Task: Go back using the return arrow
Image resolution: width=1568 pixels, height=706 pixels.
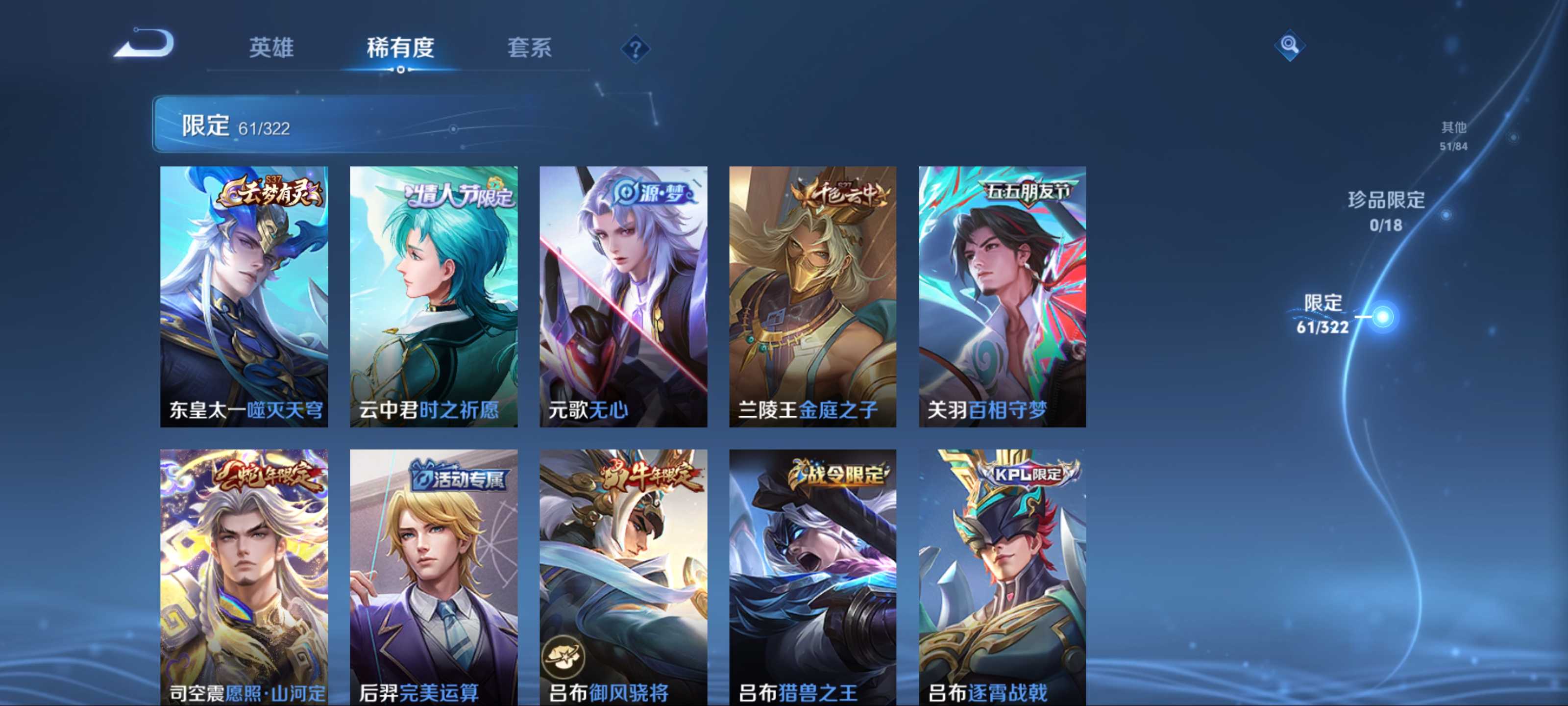Action: pos(145,45)
